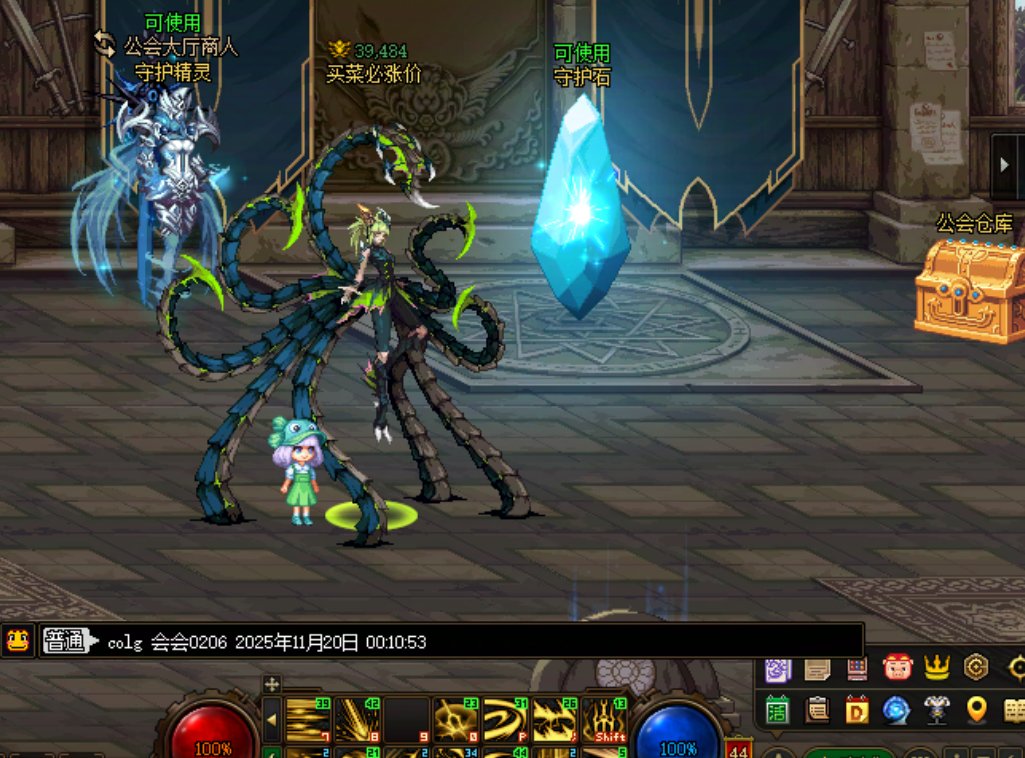Open the pig face menu icon
Image resolution: width=1025 pixels, height=758 pixels.
pyautogui.click(x=897, y=666)
